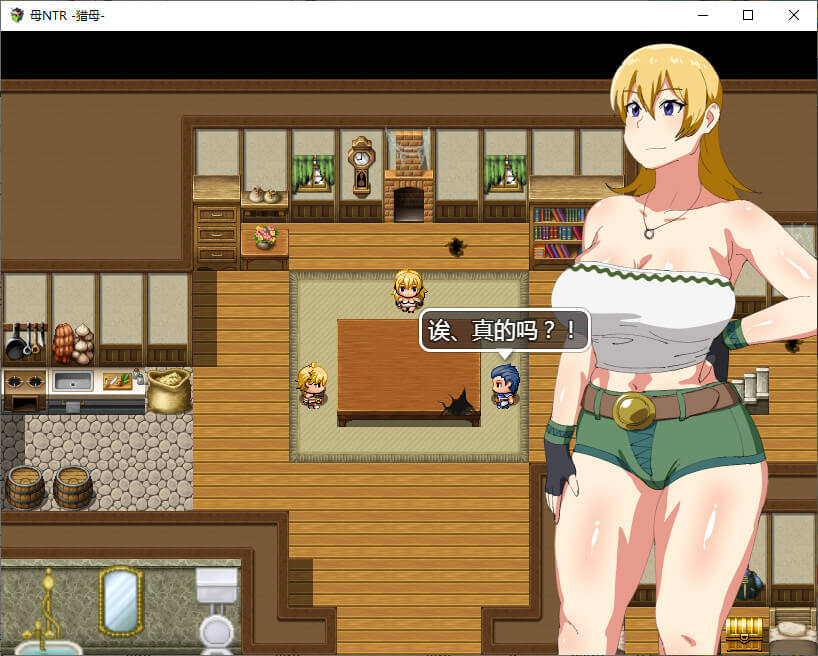Screen dimensions: 818x656
Task: Minimize the game window
Action: pyautogui.click(x=702, y=15)
